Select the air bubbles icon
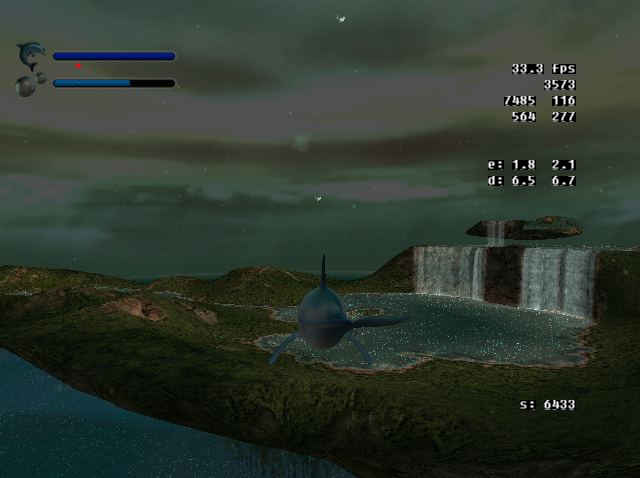Viewport: 640px width, 478px height. coord(30,84)
